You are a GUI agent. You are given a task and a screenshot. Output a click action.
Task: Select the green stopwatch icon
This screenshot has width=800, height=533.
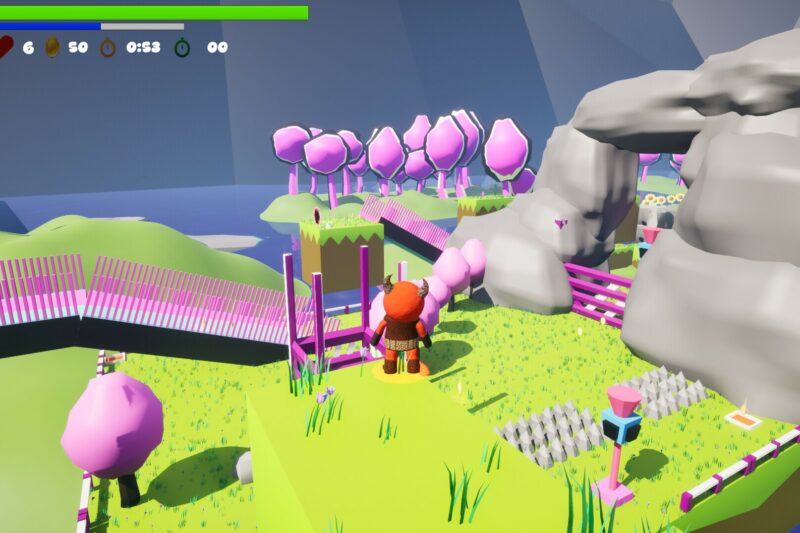coord(183,47)
